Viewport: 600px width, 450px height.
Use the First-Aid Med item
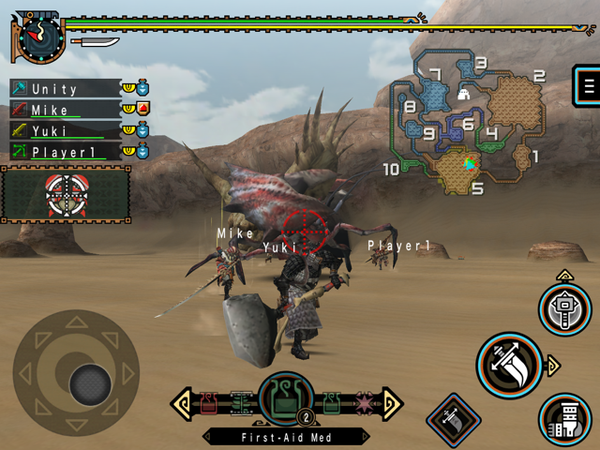click(286, 399)
